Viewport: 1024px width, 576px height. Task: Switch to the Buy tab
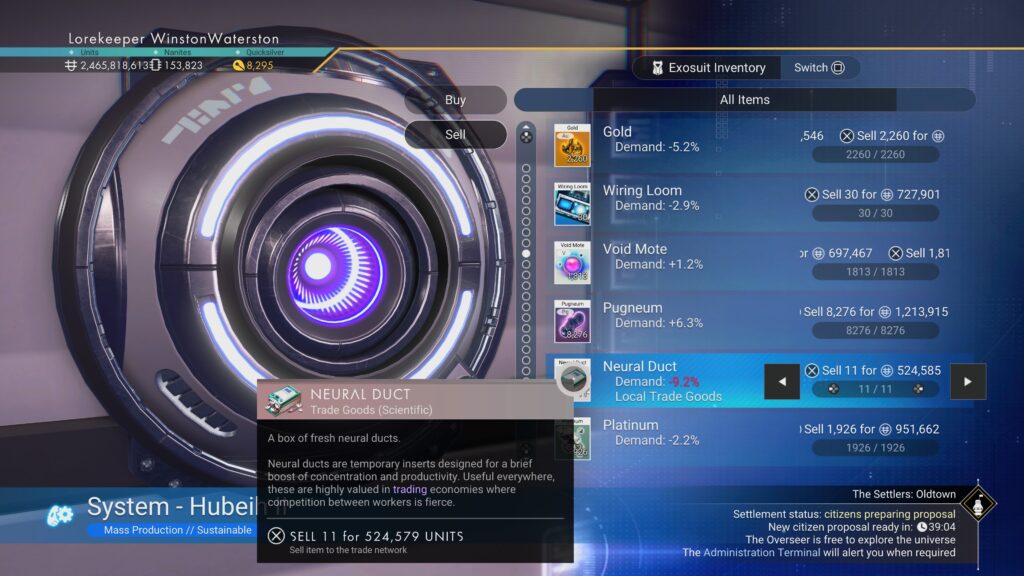tap(455, 100)
